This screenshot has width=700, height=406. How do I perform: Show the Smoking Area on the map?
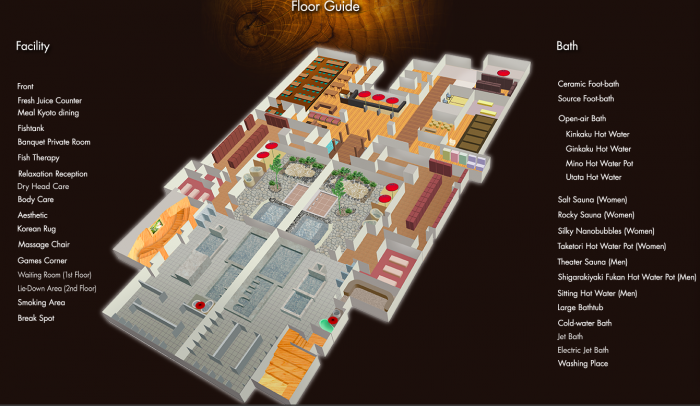[41, 302]
